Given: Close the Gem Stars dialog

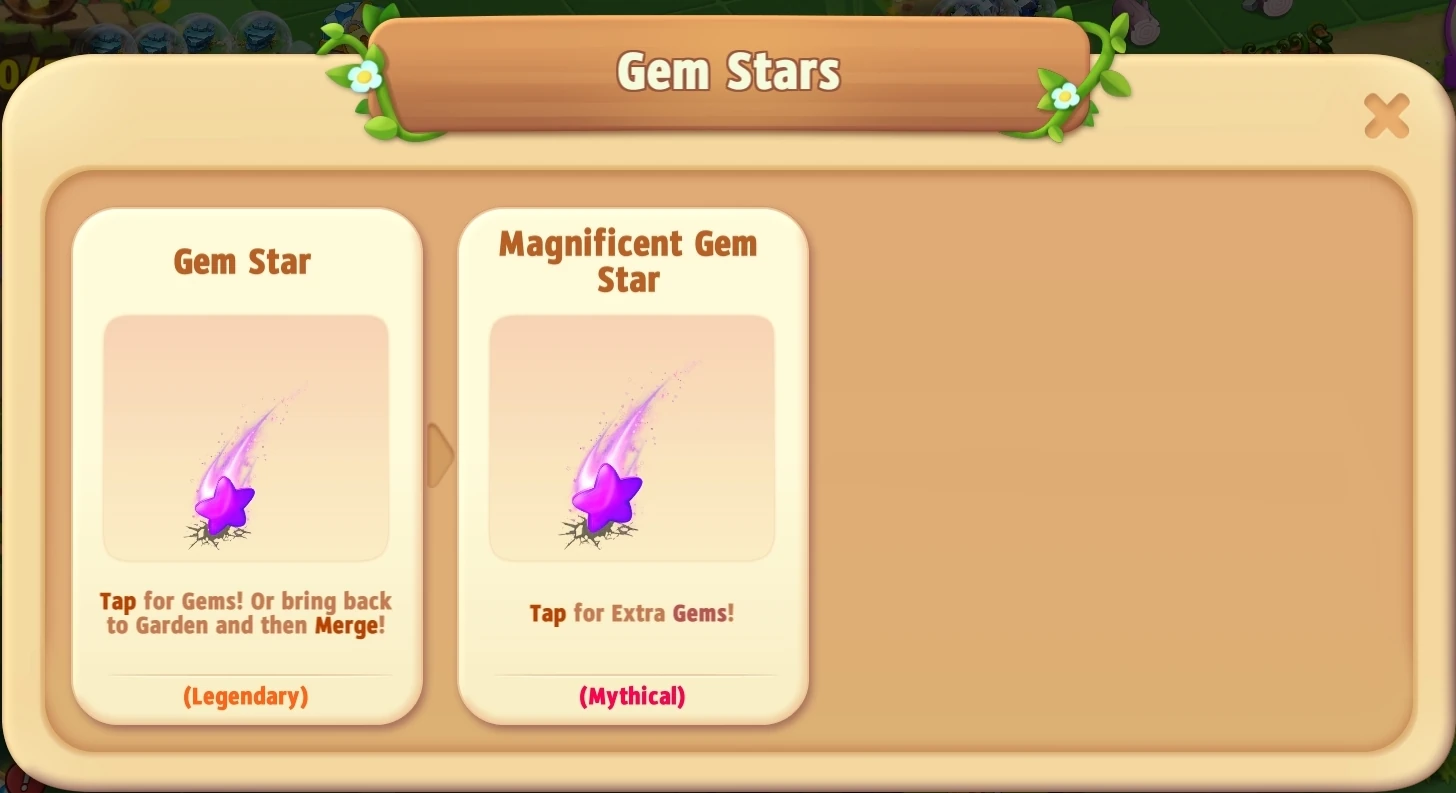Looking at the screenshot, I should tap(1386, 116).
